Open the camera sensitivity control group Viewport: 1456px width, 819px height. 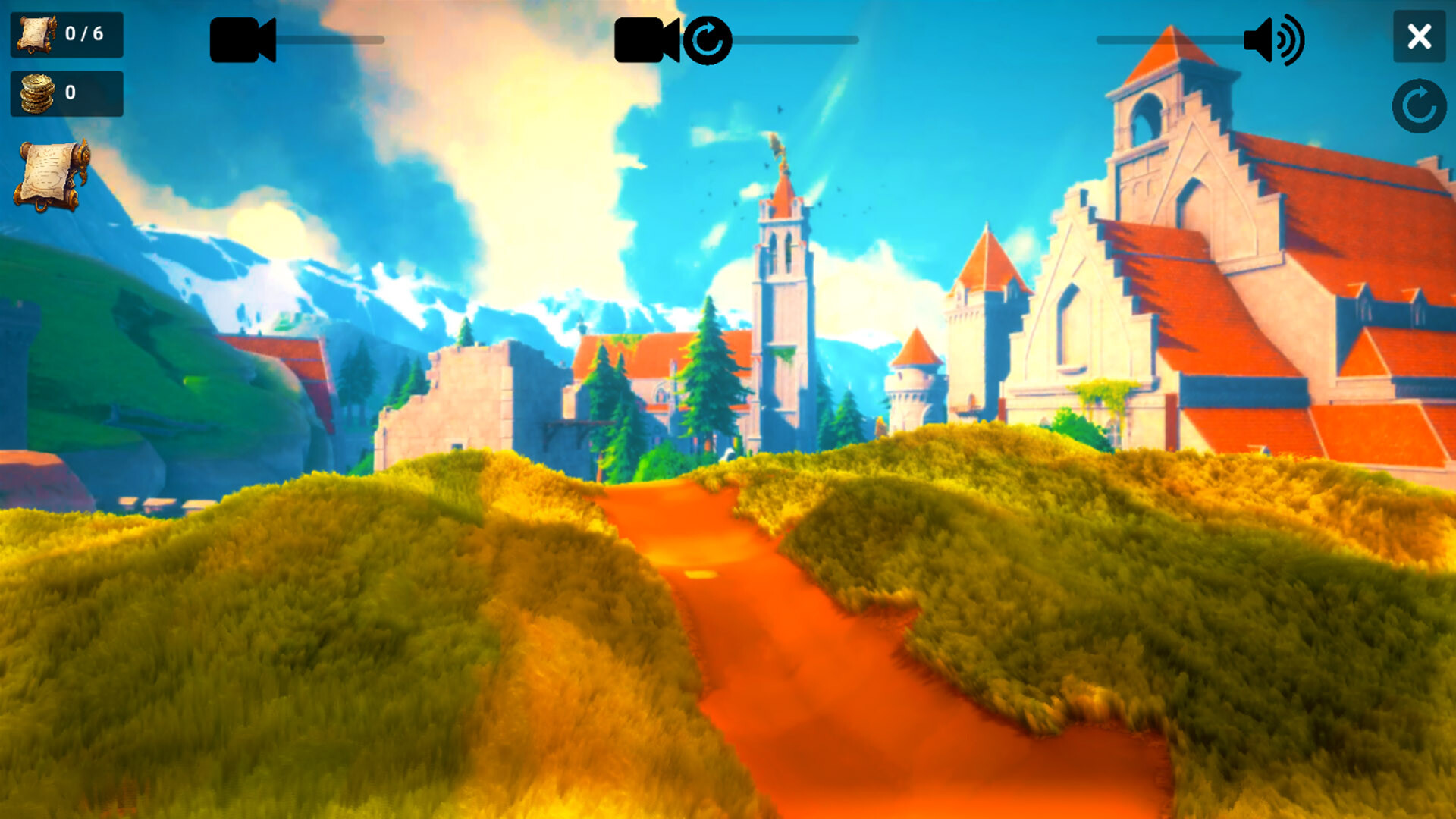tap(244, 41)
